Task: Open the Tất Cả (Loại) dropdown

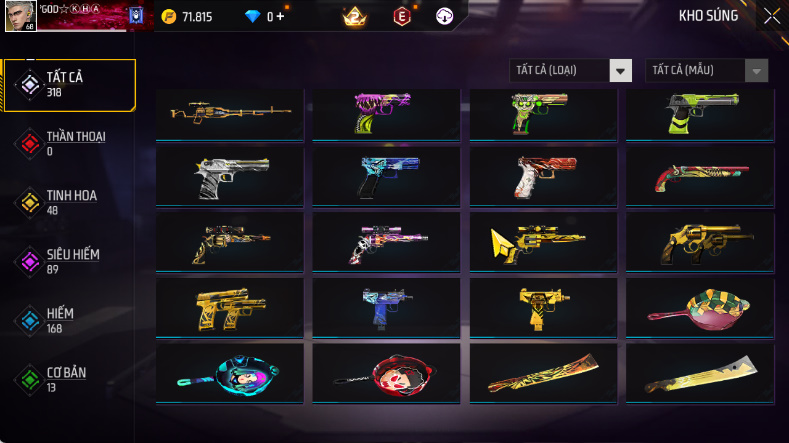Action: 571,70
